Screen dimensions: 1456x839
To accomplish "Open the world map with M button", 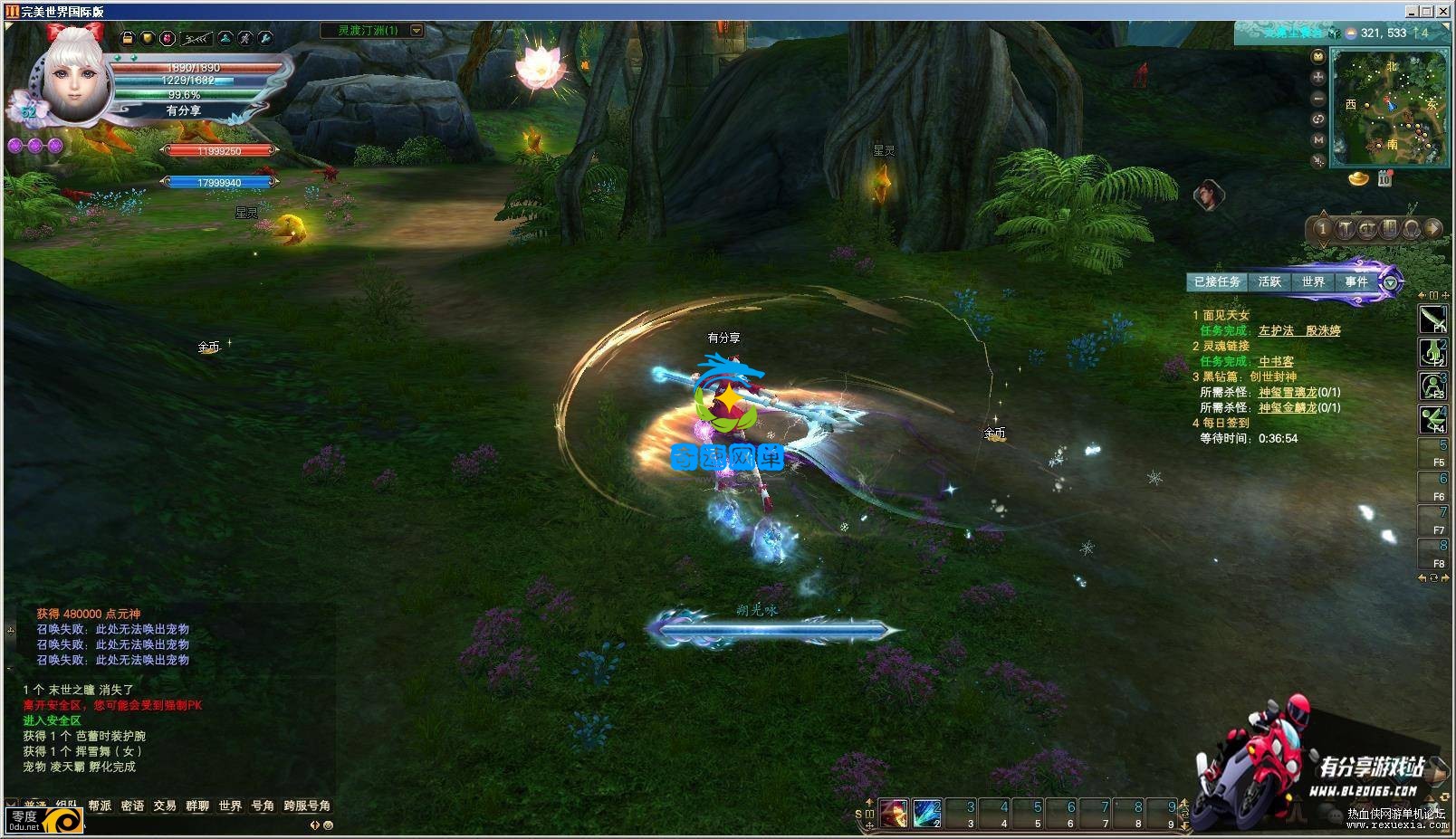I will (x=1318, y=140).
